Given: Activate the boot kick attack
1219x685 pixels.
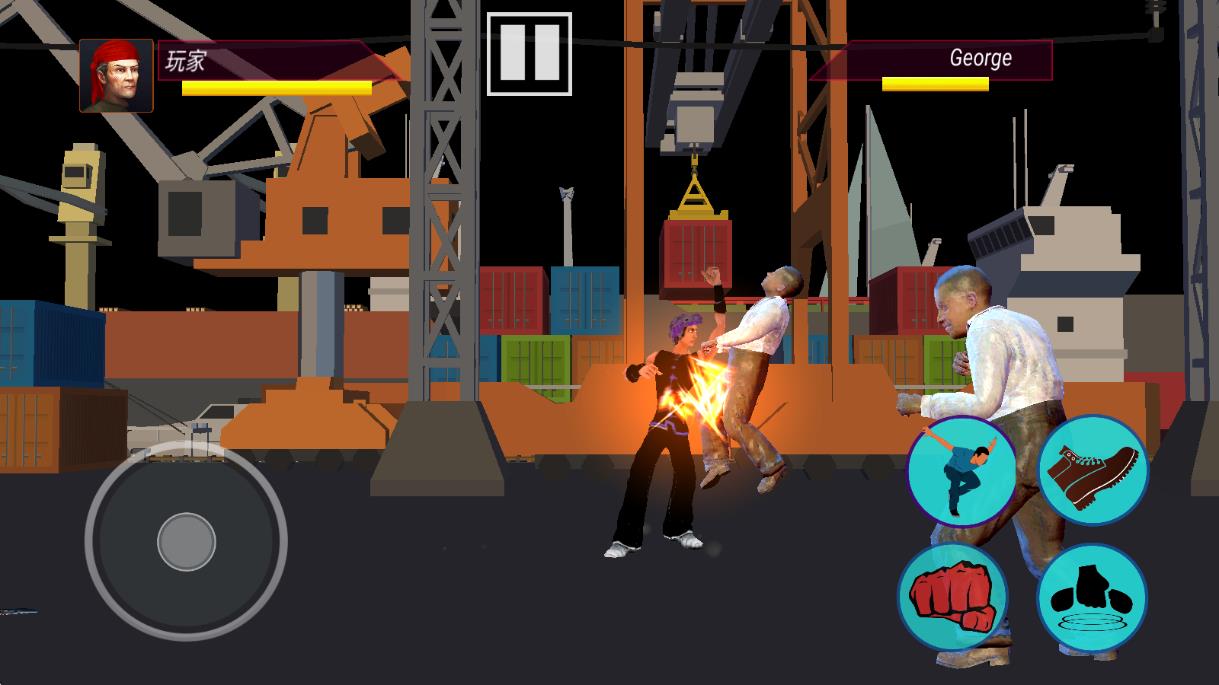Looking at the screenshot, I should tap(1092, 470).
